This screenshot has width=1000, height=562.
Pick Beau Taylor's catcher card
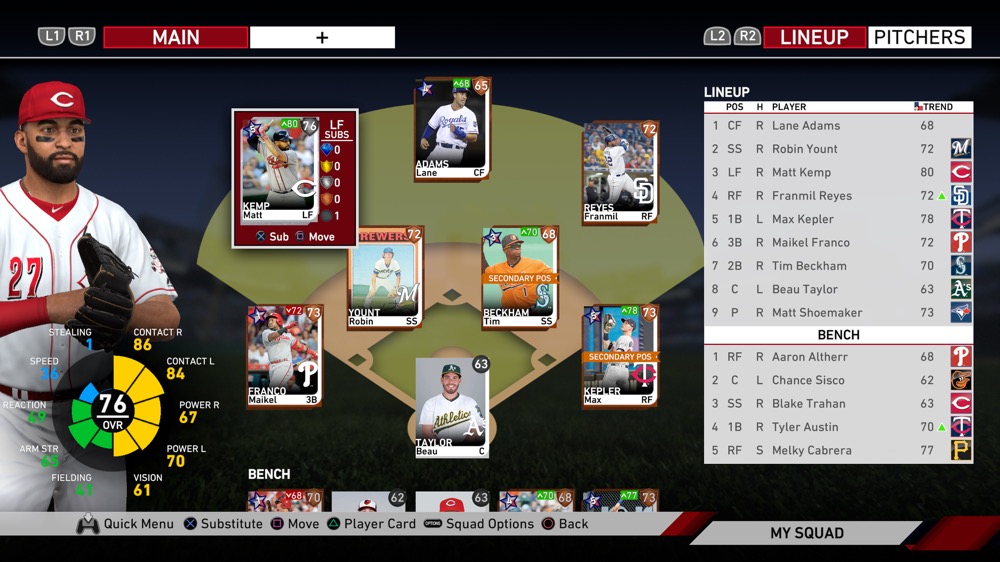(x=451, y=405)
